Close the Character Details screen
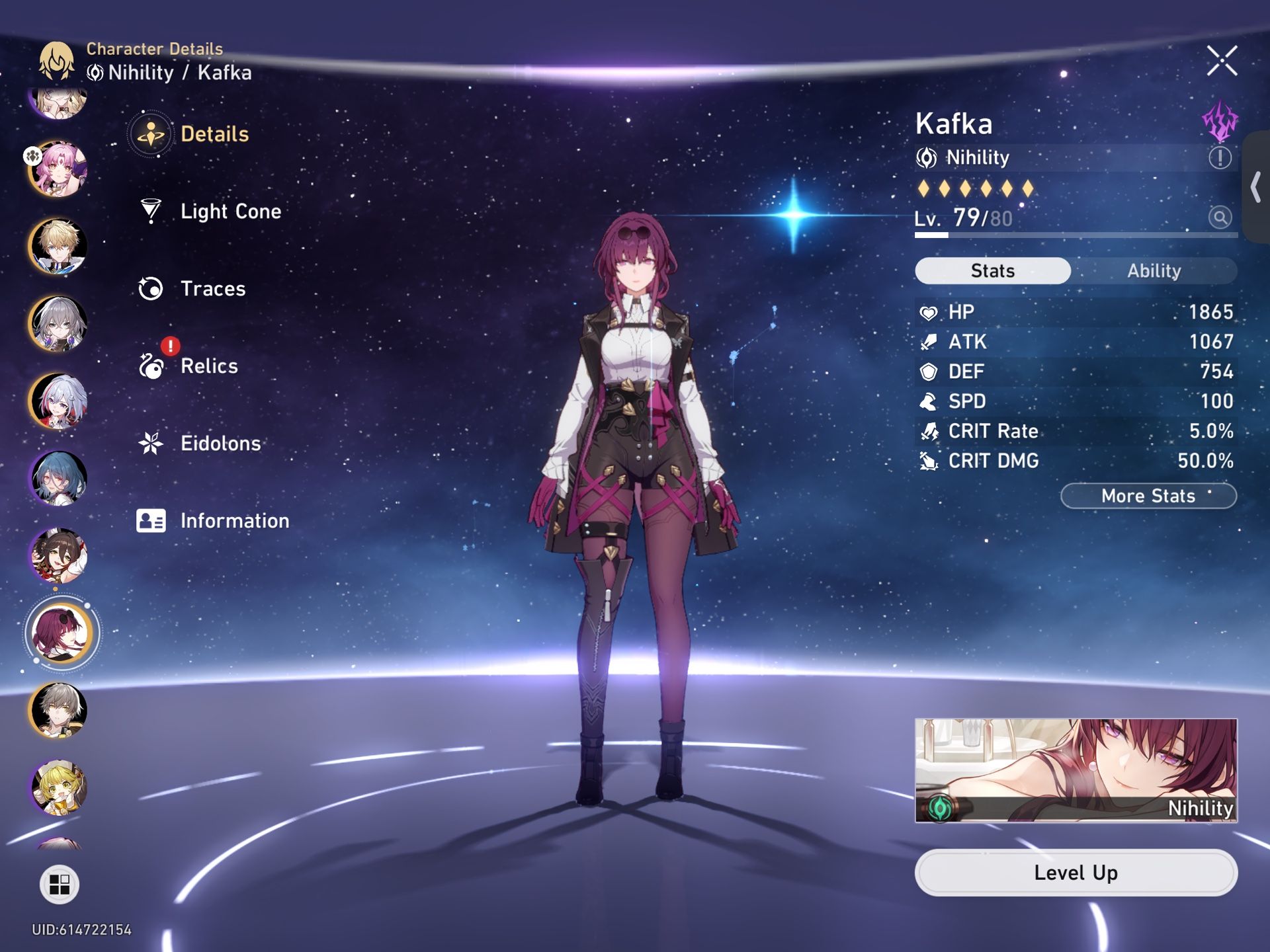 [1221, 61]
